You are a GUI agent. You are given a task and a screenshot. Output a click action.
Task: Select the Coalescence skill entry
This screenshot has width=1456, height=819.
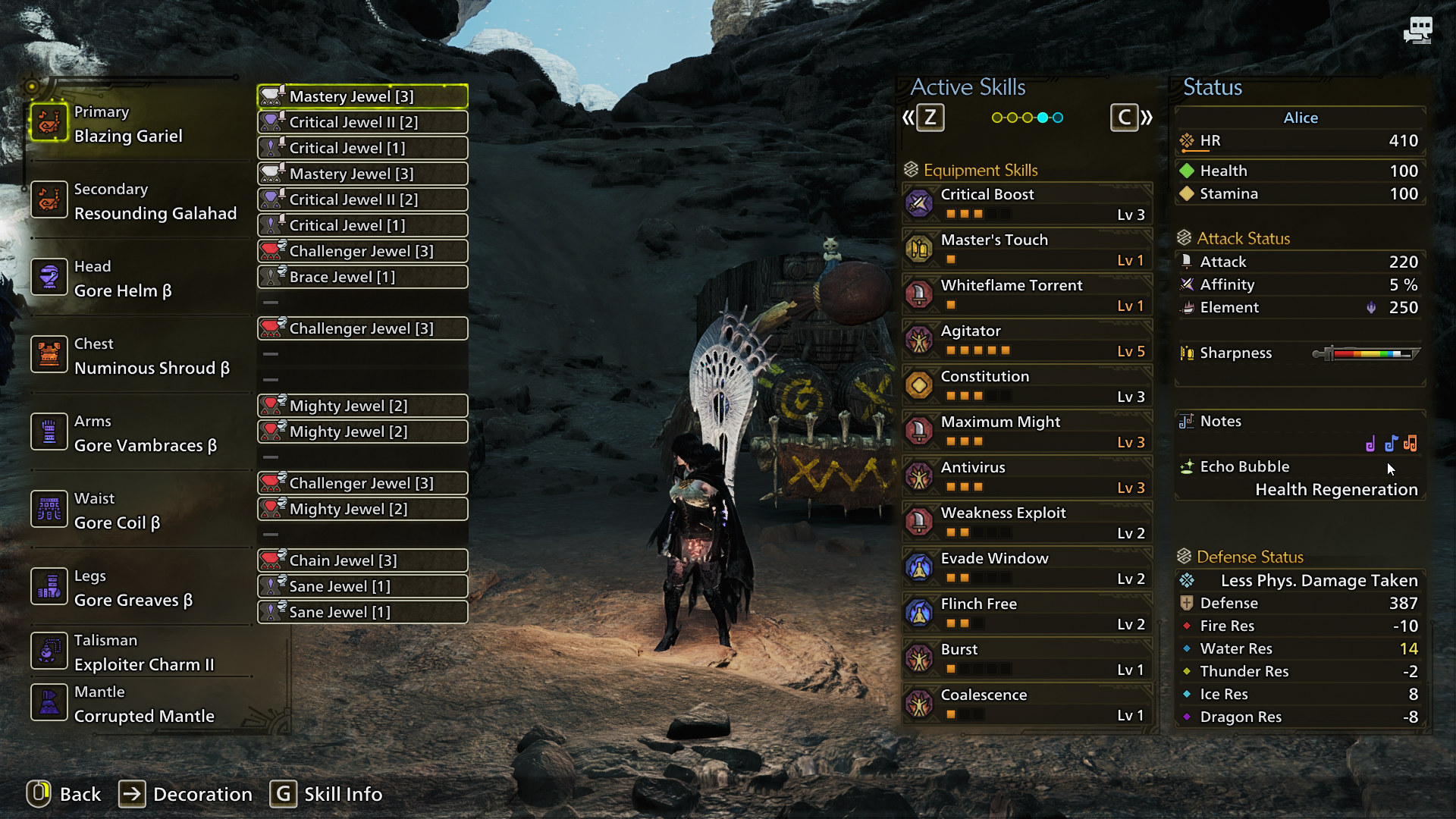pyautogui.click(x=1027, y=704)
